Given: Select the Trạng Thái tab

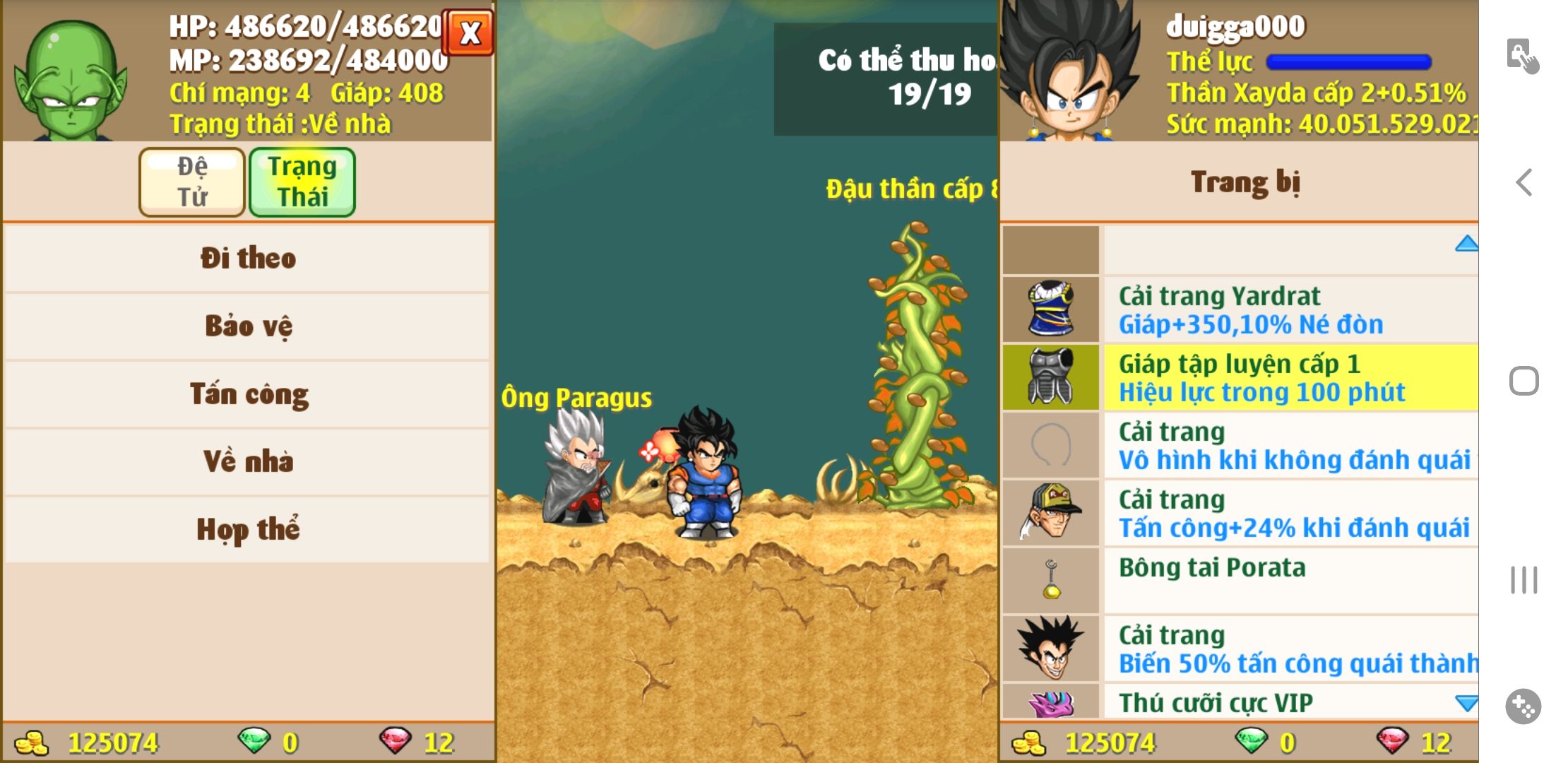Looking at the screenshot, I should [x=302, y=182].
